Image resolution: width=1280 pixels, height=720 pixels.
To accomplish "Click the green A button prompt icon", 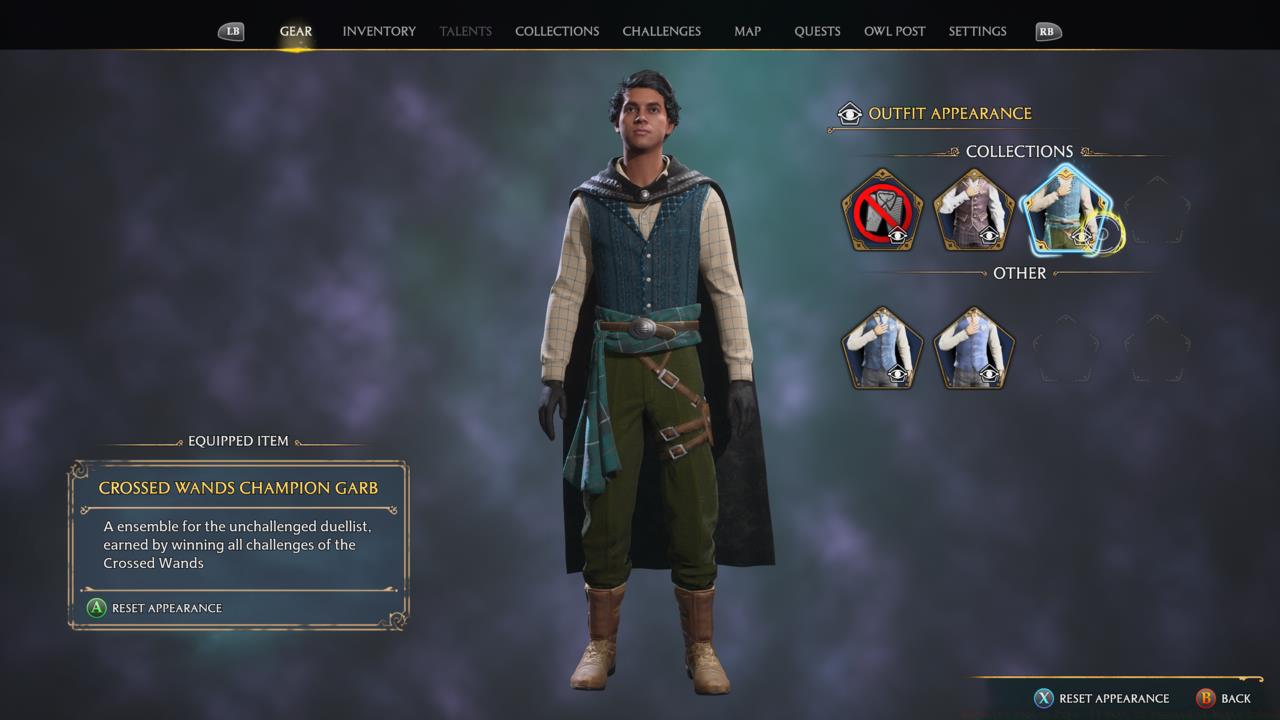I will (x=97, y=608).
